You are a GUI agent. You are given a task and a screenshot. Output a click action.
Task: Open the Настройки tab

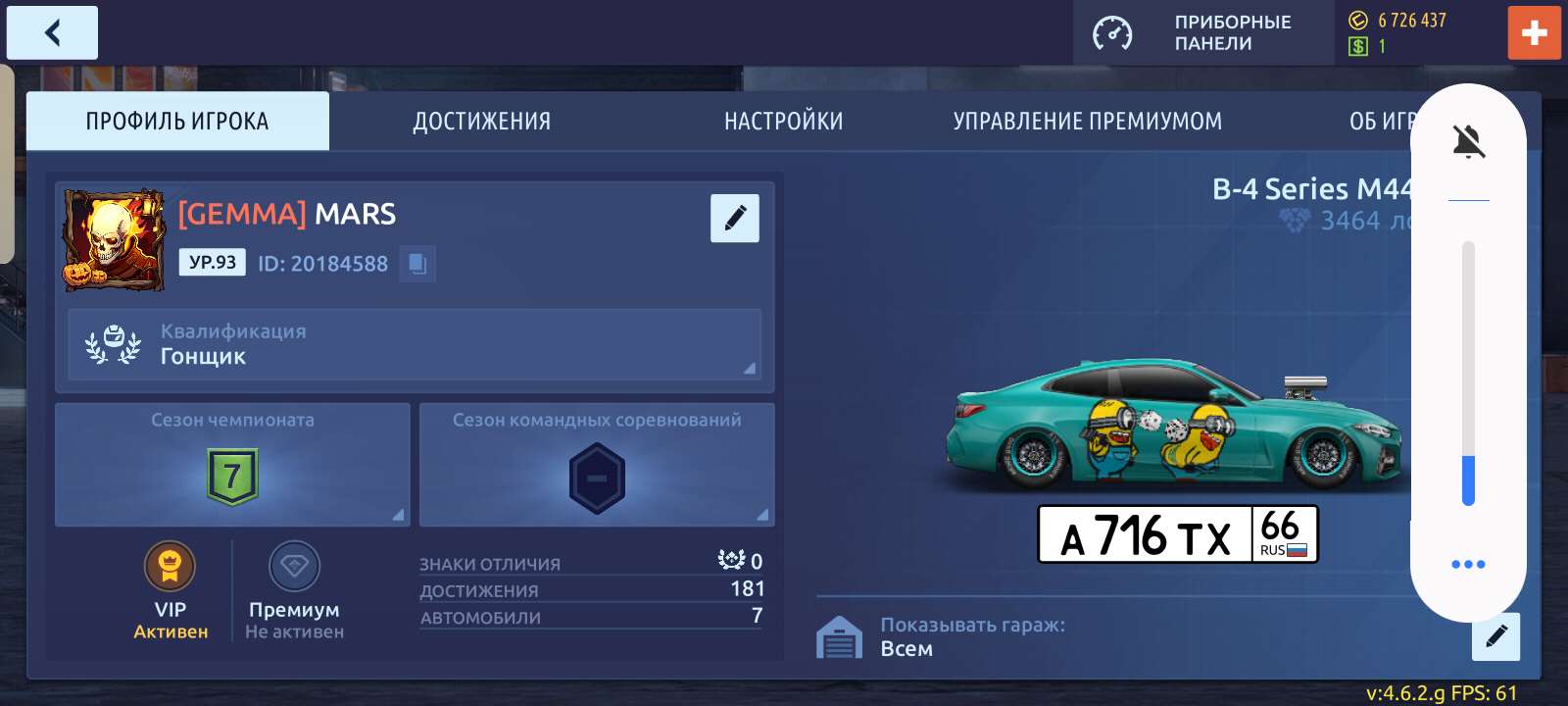click(783, 120)
